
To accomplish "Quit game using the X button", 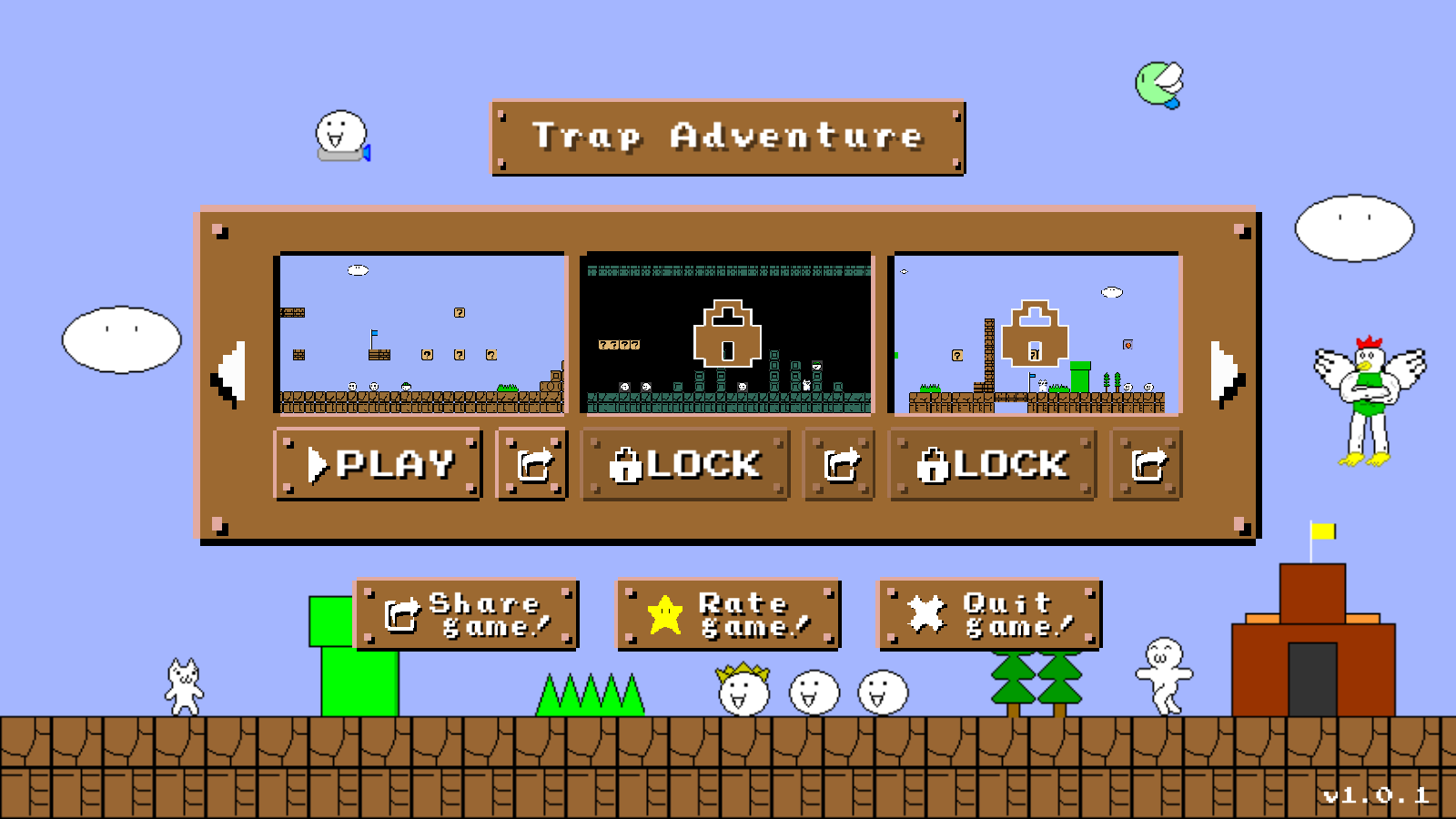I will coord(989,614).
